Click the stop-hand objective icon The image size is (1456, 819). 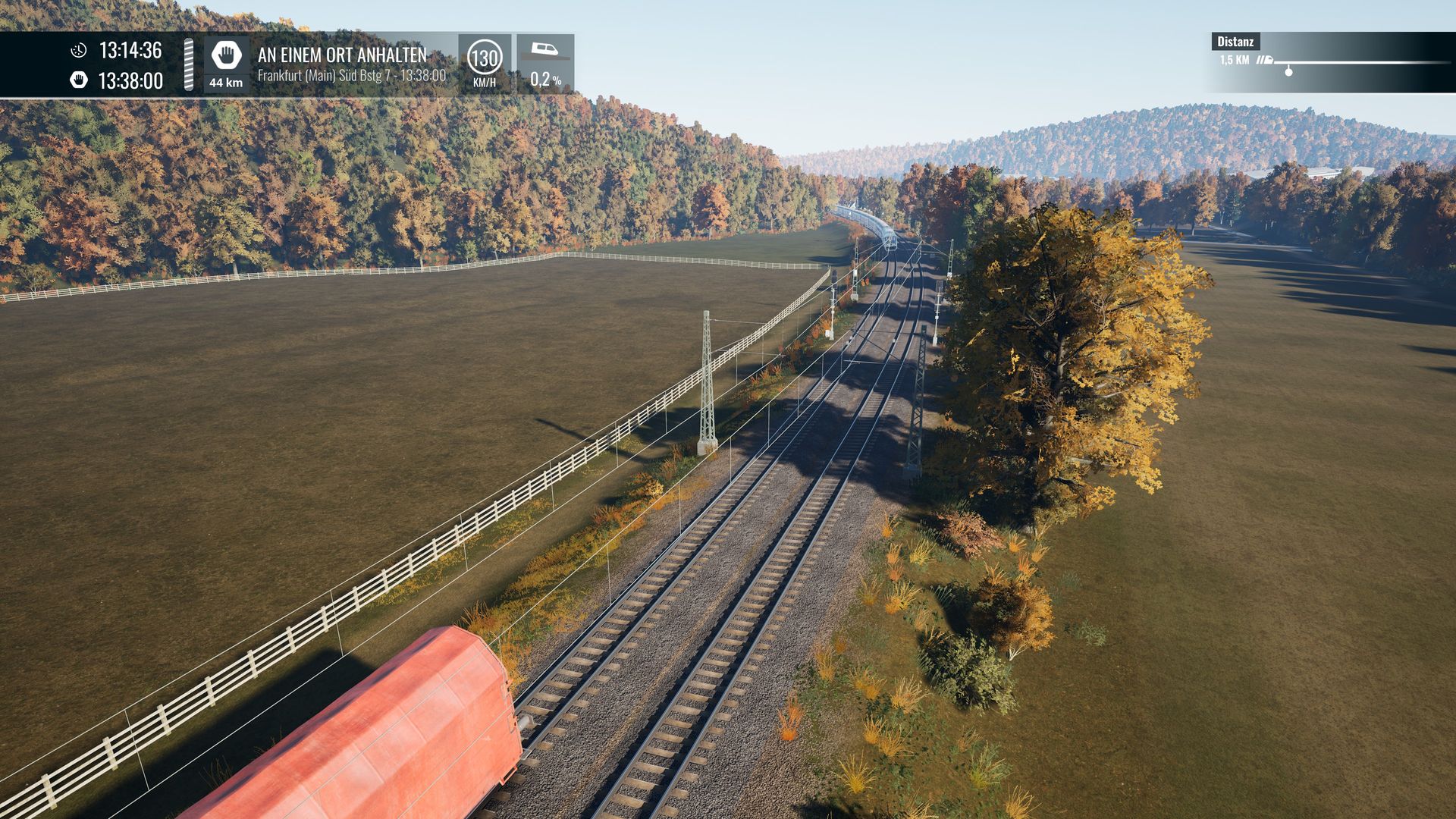point(226,55)
